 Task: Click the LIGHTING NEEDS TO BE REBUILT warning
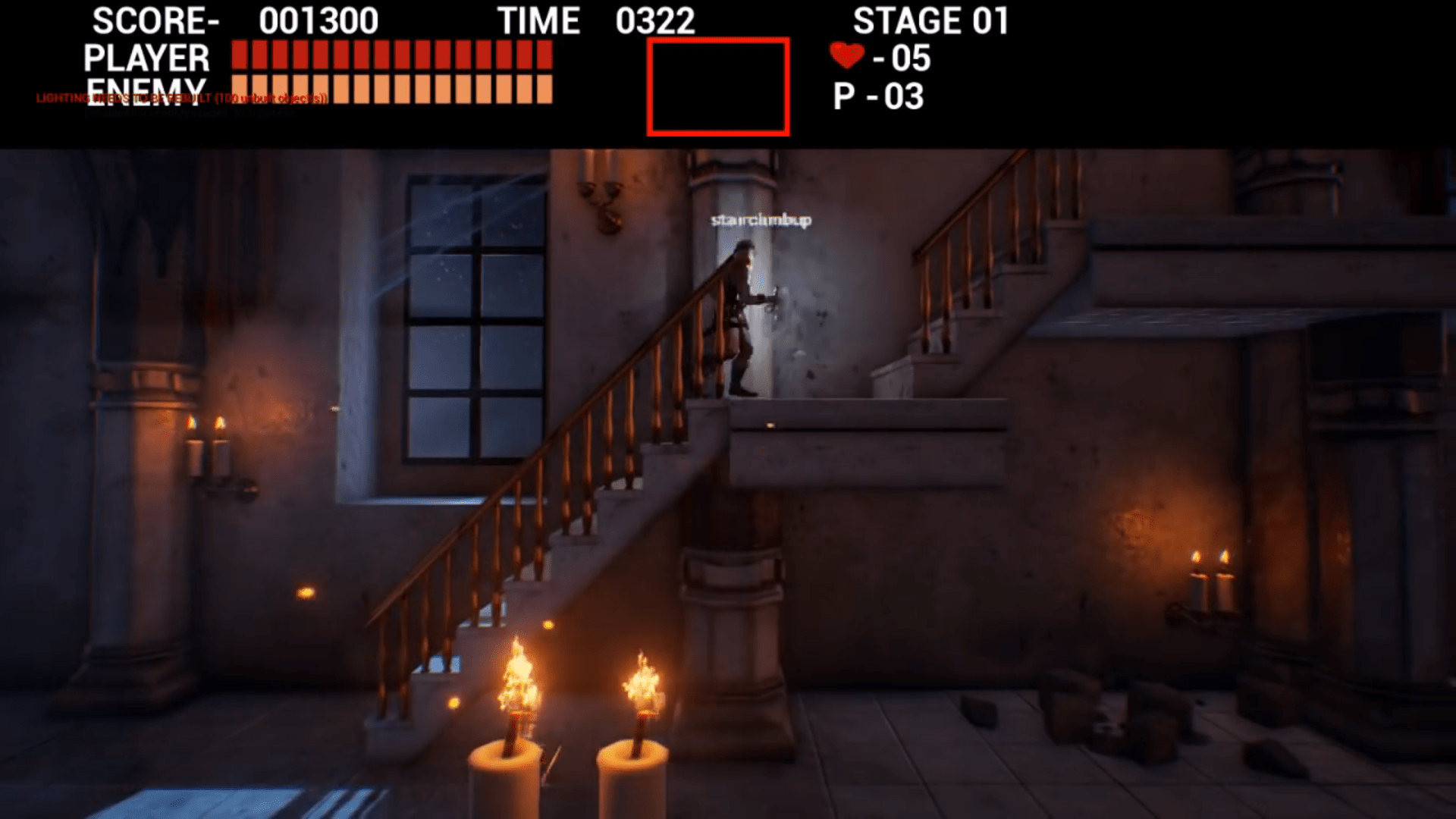tap(180, 97)
